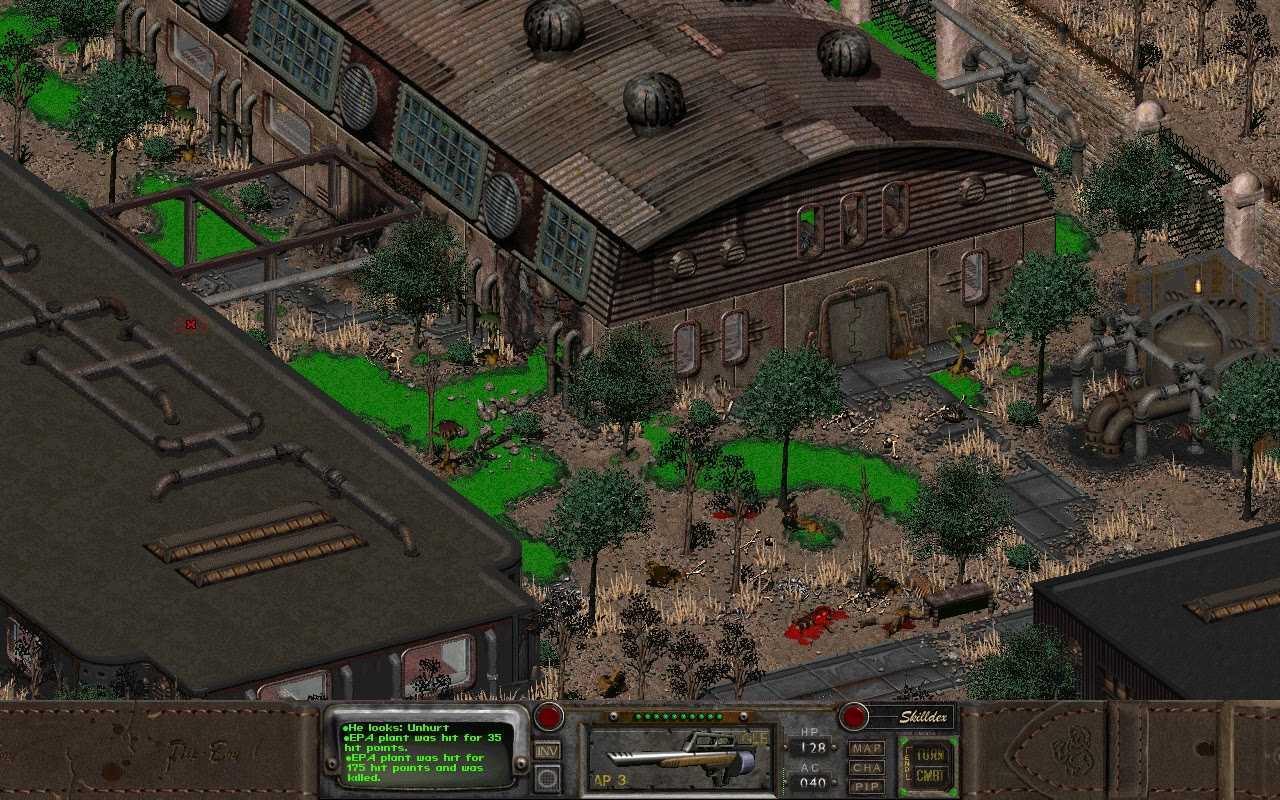Switch weapon hand with the red button left of the weapon
This screenshot has height=800, width=1280.
(548, 716)
